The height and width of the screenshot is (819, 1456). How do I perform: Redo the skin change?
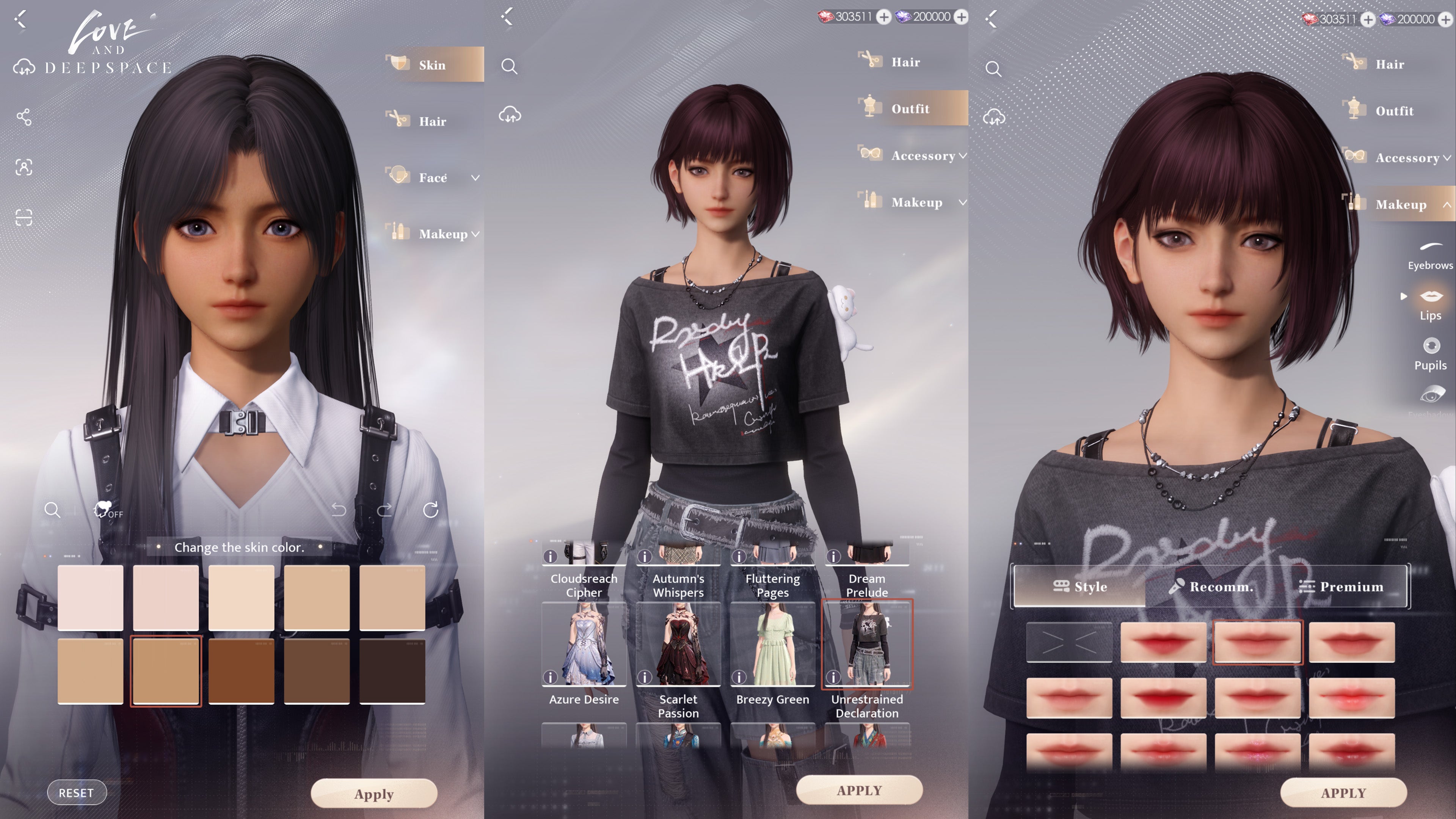[384, 510]
